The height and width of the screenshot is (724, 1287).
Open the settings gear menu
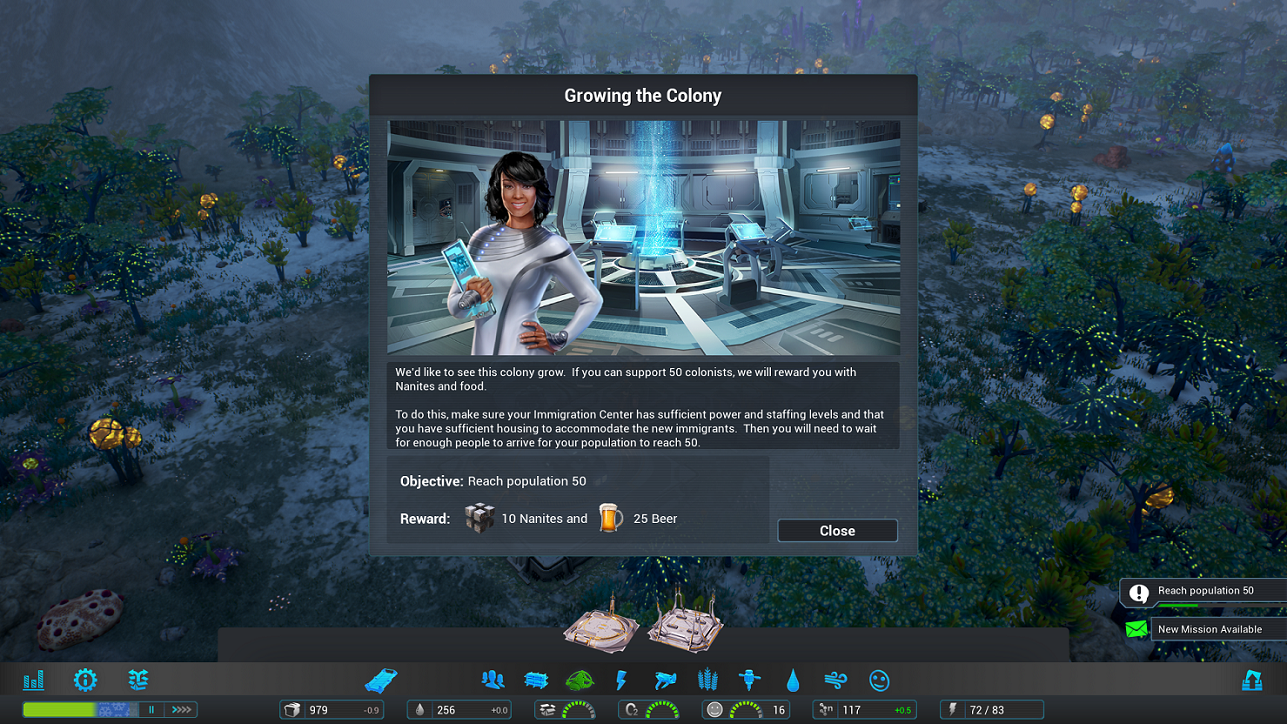pyautogui.click(x=85, y=680)
